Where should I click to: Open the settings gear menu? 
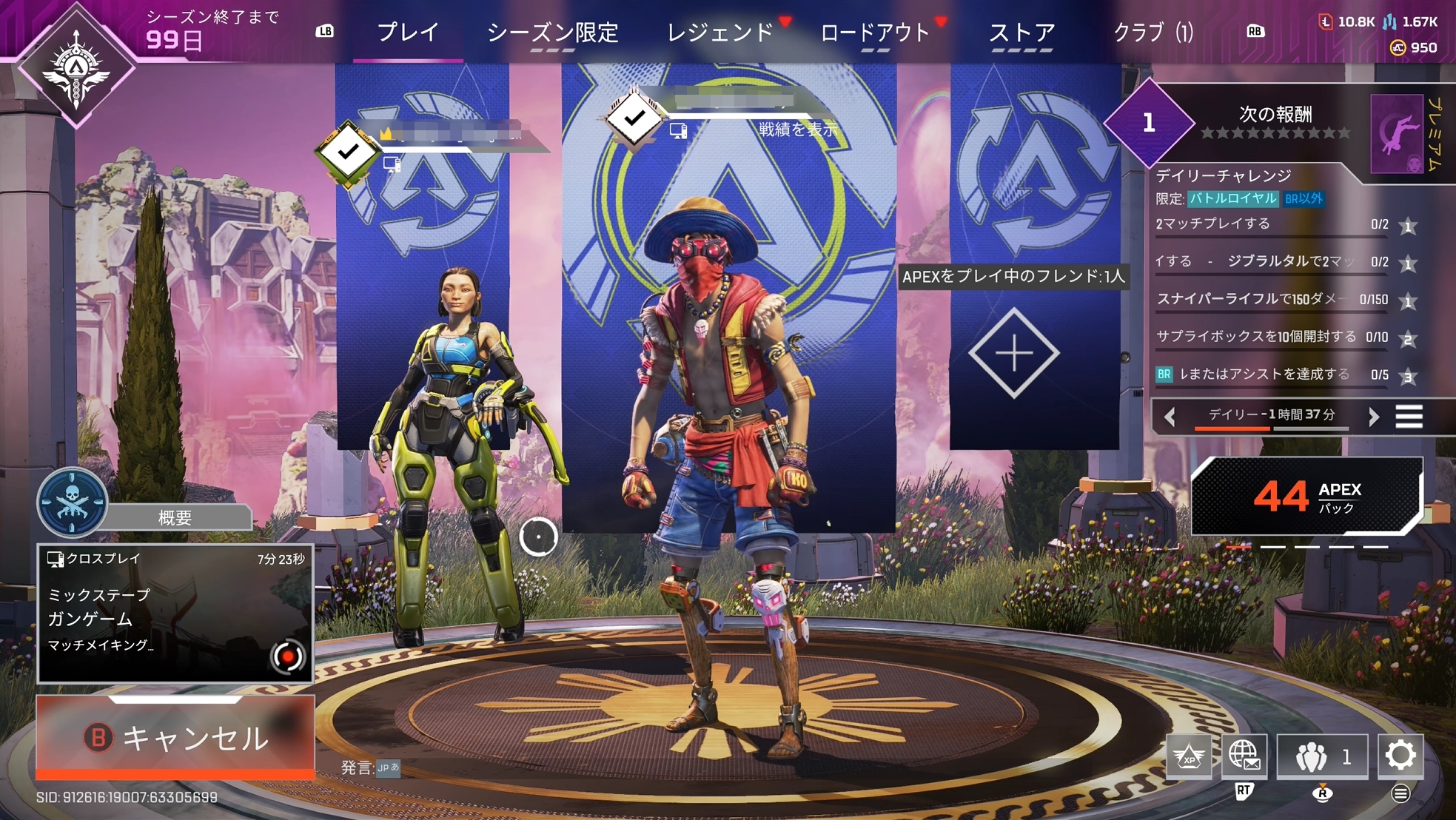tap(1400, 756)
